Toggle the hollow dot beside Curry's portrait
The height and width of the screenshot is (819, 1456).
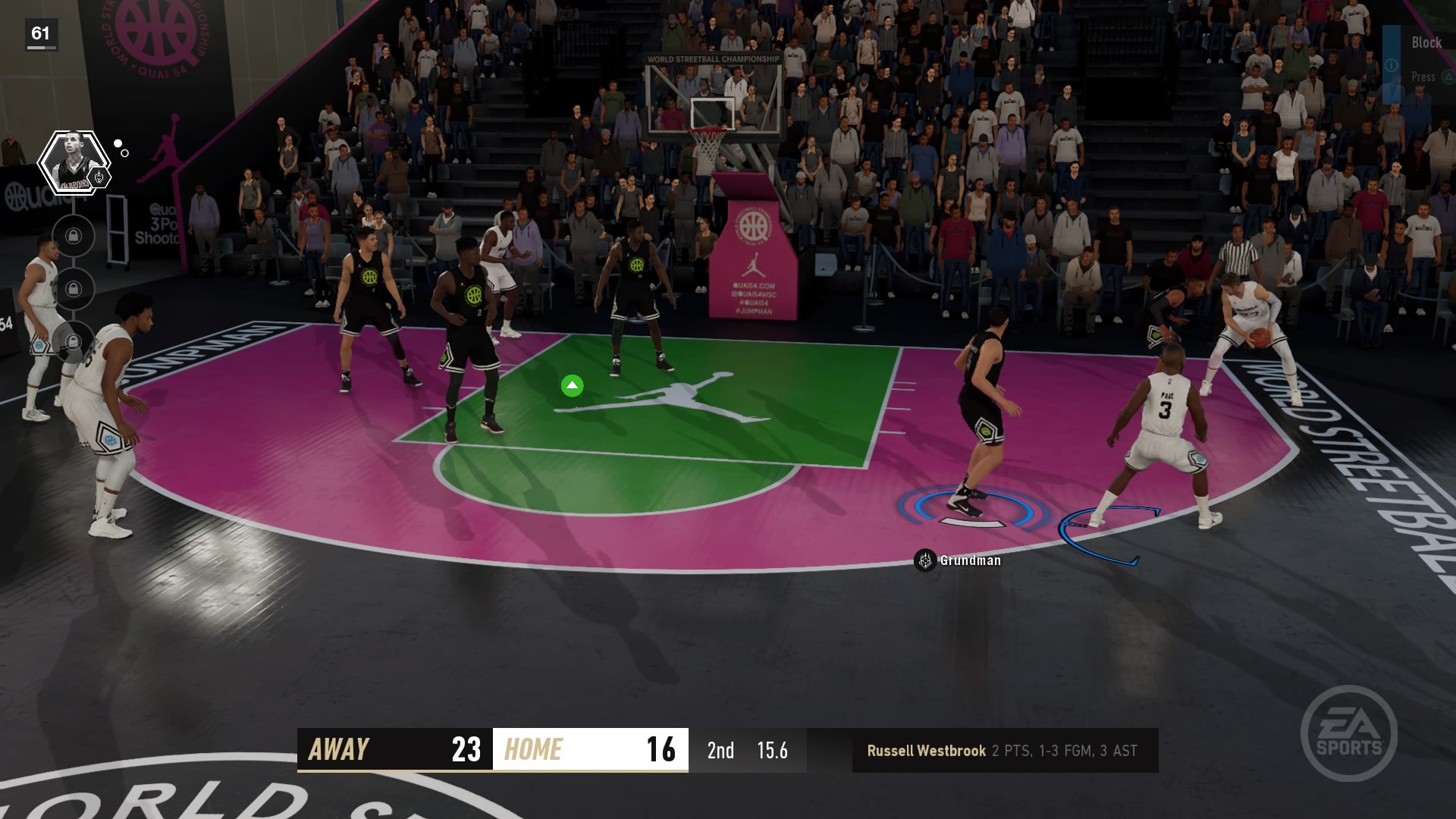pyautogui.click(x=125, y=153)
